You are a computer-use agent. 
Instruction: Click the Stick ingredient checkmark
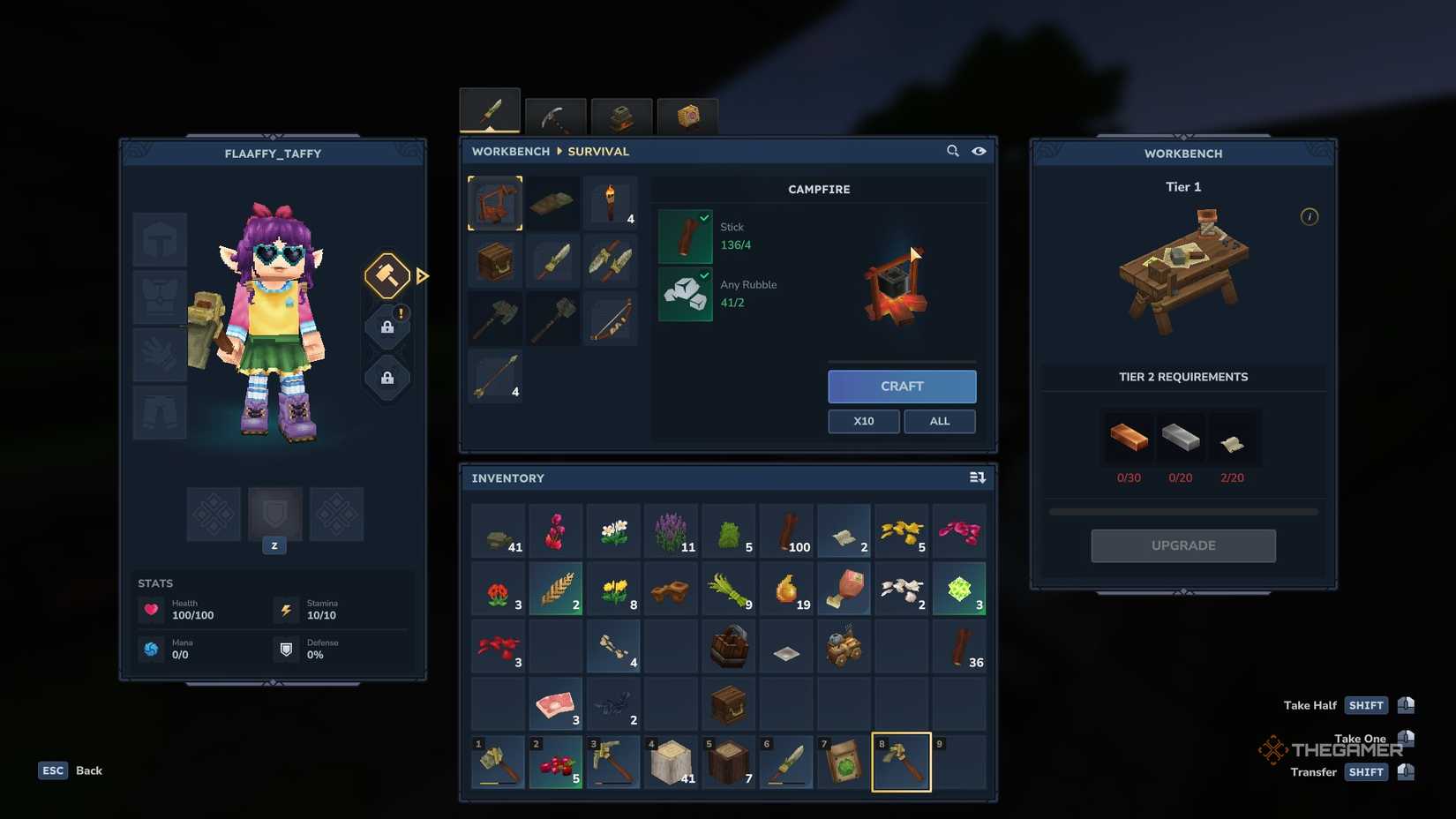click(x=703, y=217)
